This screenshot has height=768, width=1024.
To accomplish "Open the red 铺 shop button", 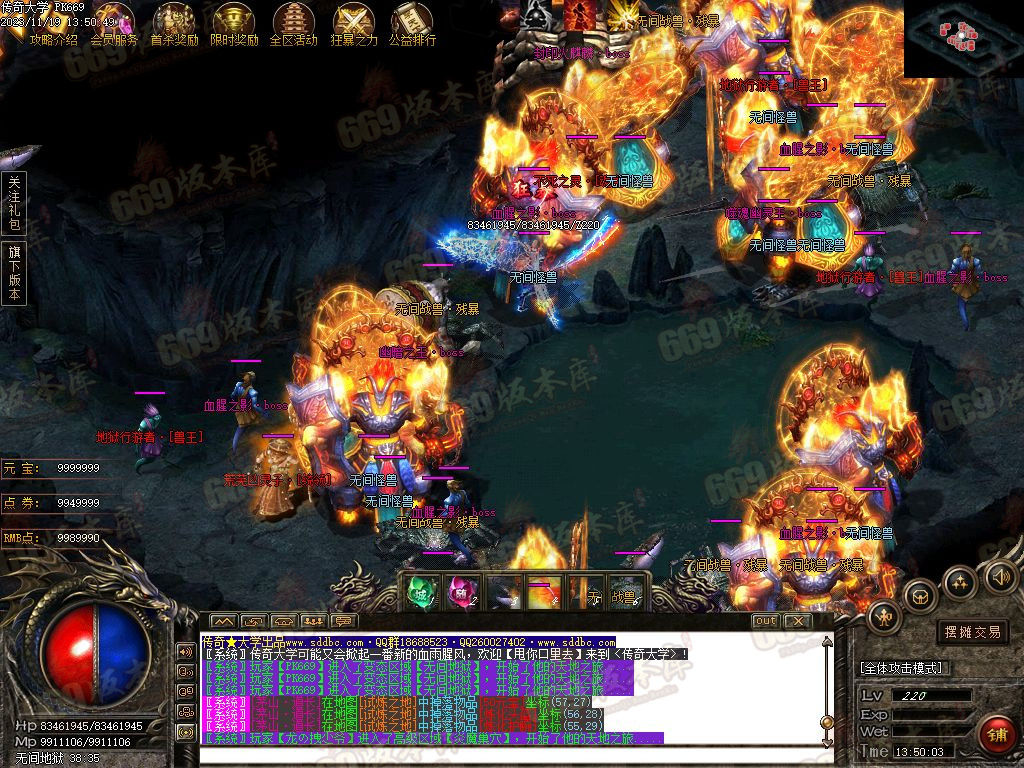I will (996, 735).
